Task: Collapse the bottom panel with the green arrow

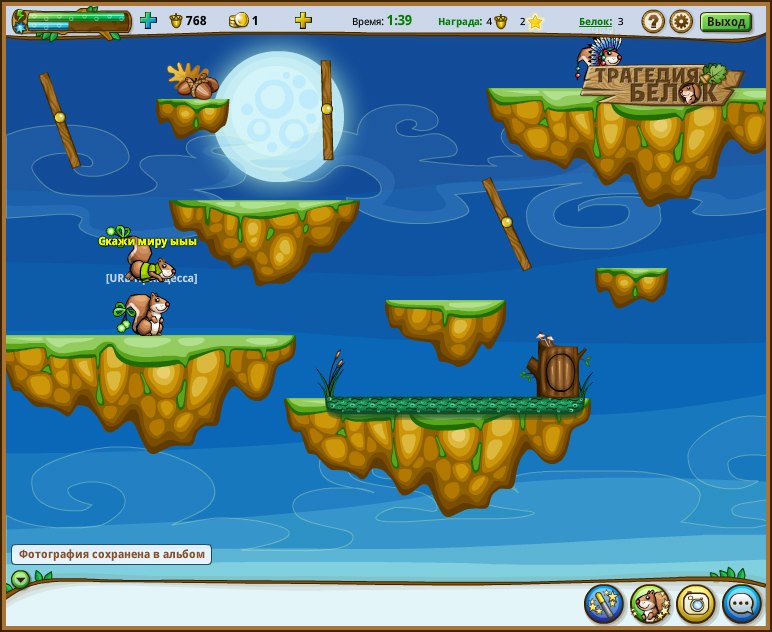Action: (x=21, y=579)
